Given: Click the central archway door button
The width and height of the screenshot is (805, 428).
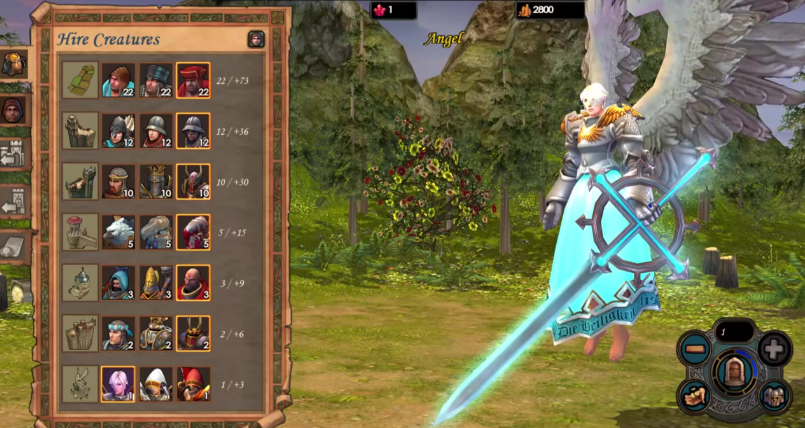Looking at the screenshot, I should (734, 373).
